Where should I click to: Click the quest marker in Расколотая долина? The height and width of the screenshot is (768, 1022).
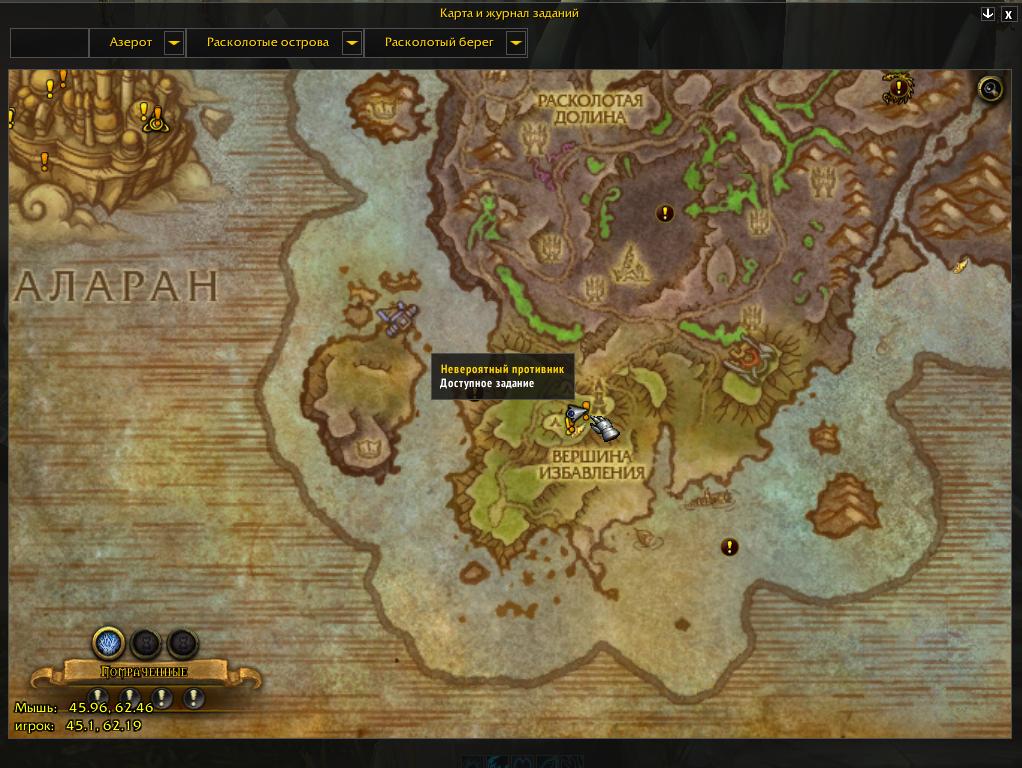point(664,213)
